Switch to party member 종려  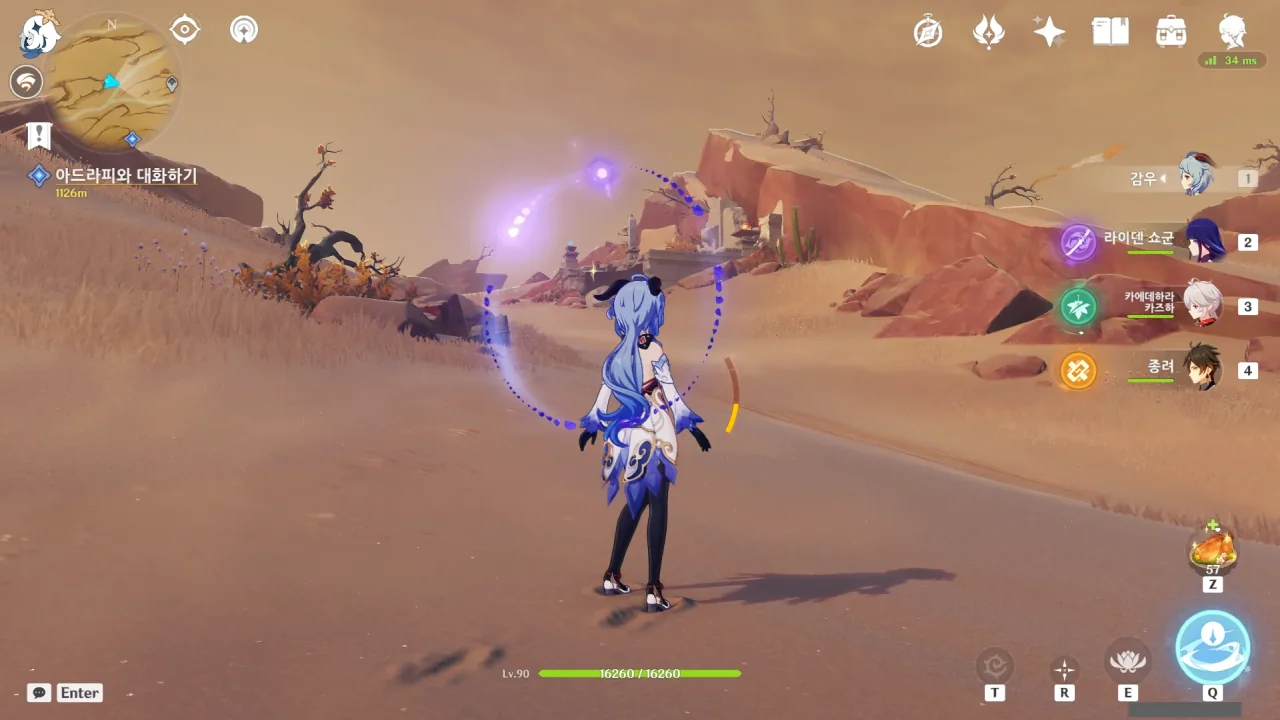point(1201,369)
